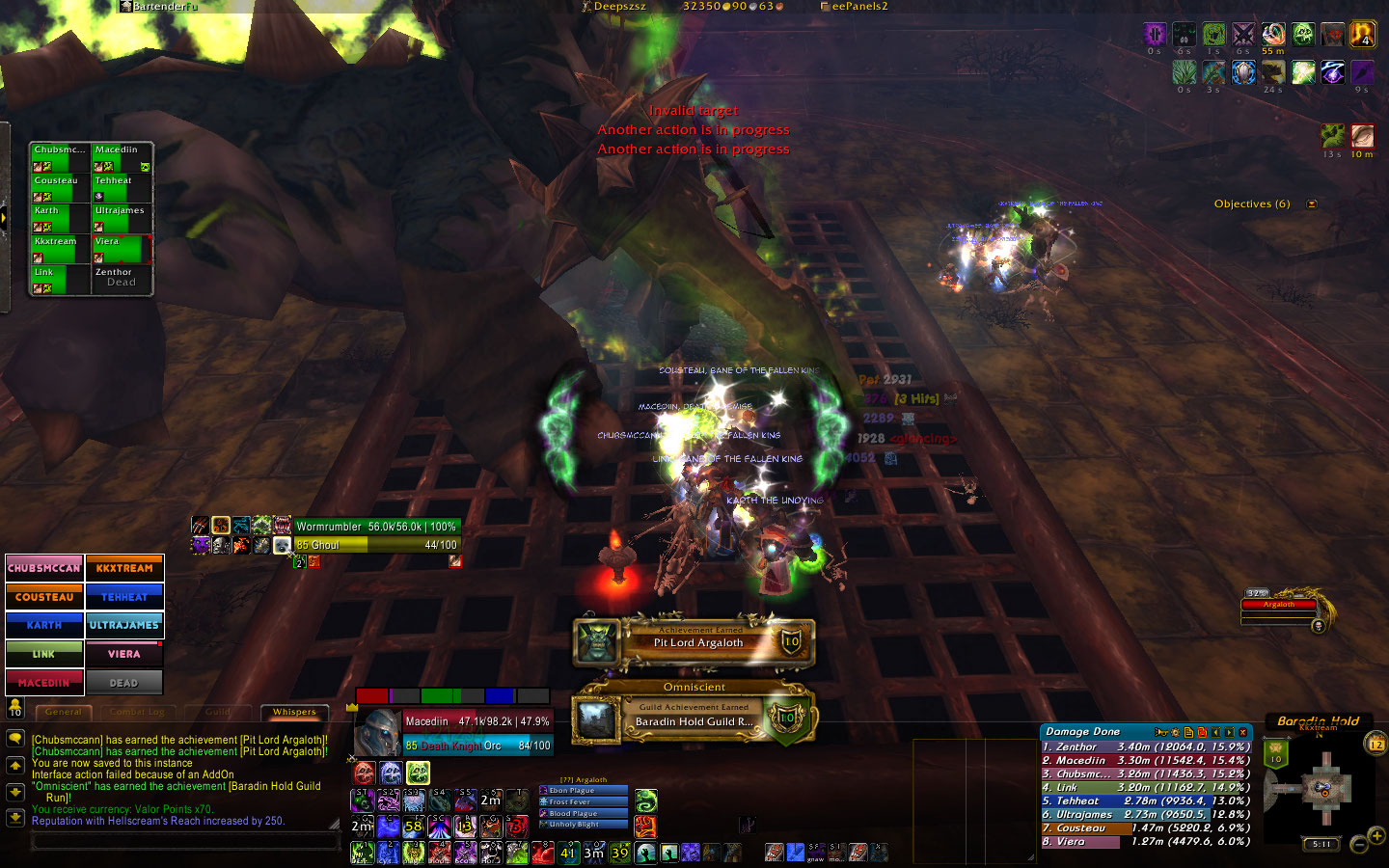Choose the Viera raid button
The height and width of the screenshot is (868, 1389).
pyautogui.click(x=124, y=654)
